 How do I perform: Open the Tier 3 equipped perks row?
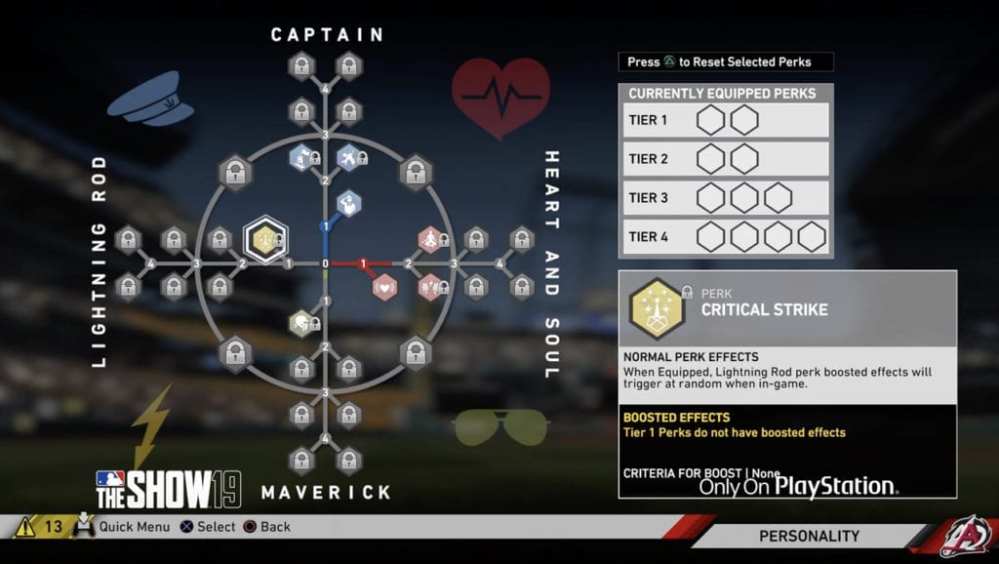tap(725, 198)
